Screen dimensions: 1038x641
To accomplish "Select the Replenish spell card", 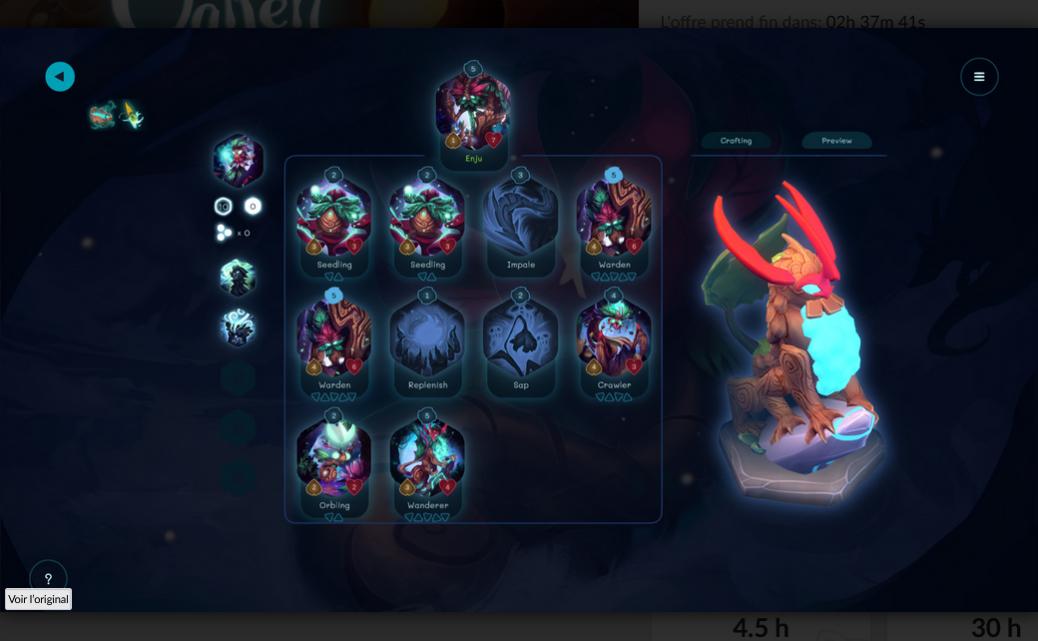I will 427,341.
